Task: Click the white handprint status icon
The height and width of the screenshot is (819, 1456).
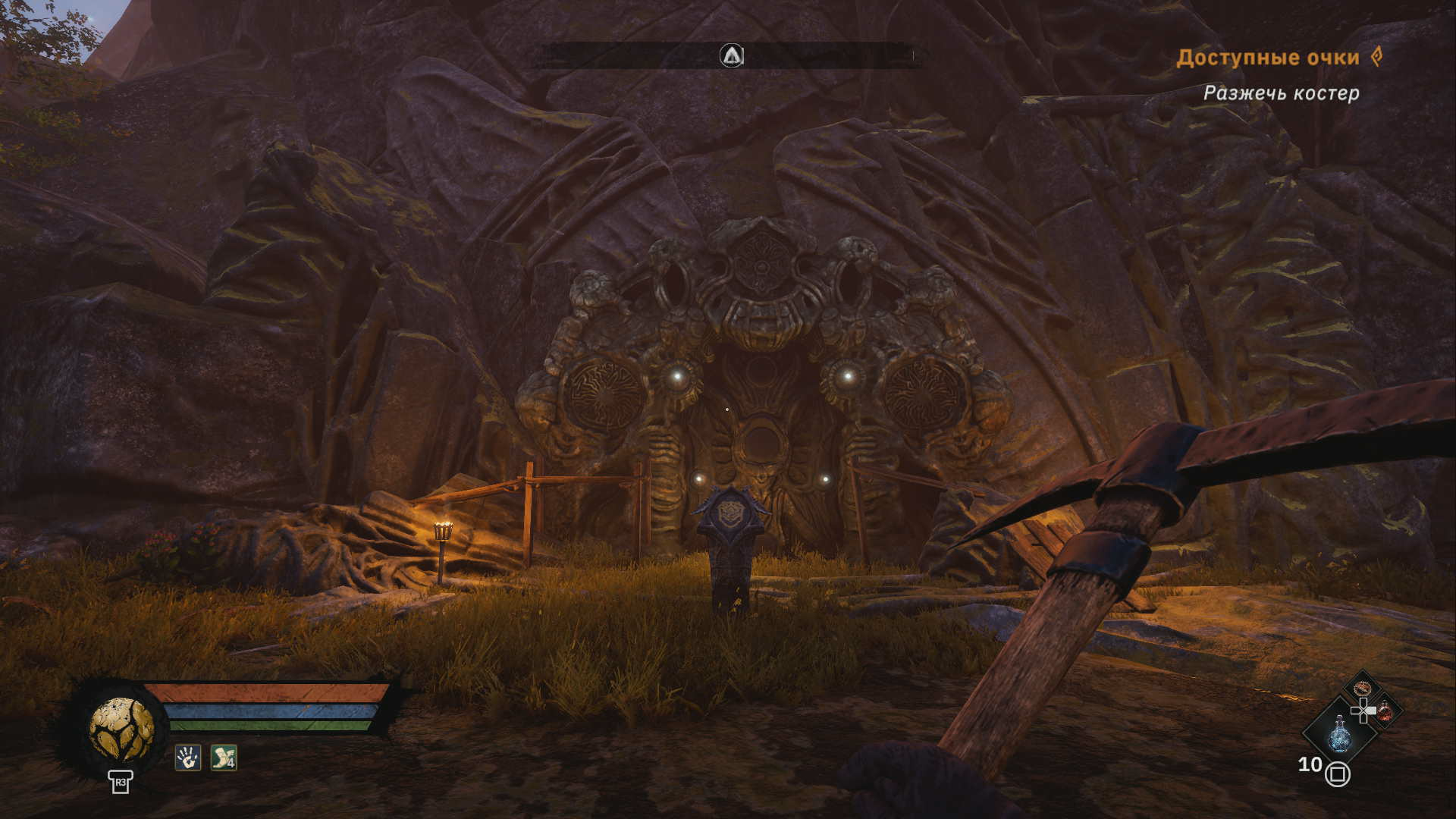Action: tap(187, 757)
